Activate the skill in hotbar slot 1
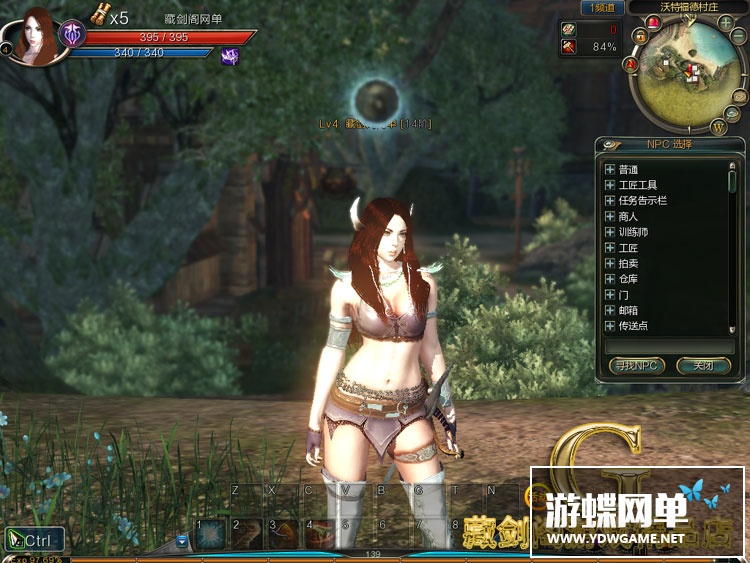This screenshot has width=750, height=563. (x=211, y=533)
